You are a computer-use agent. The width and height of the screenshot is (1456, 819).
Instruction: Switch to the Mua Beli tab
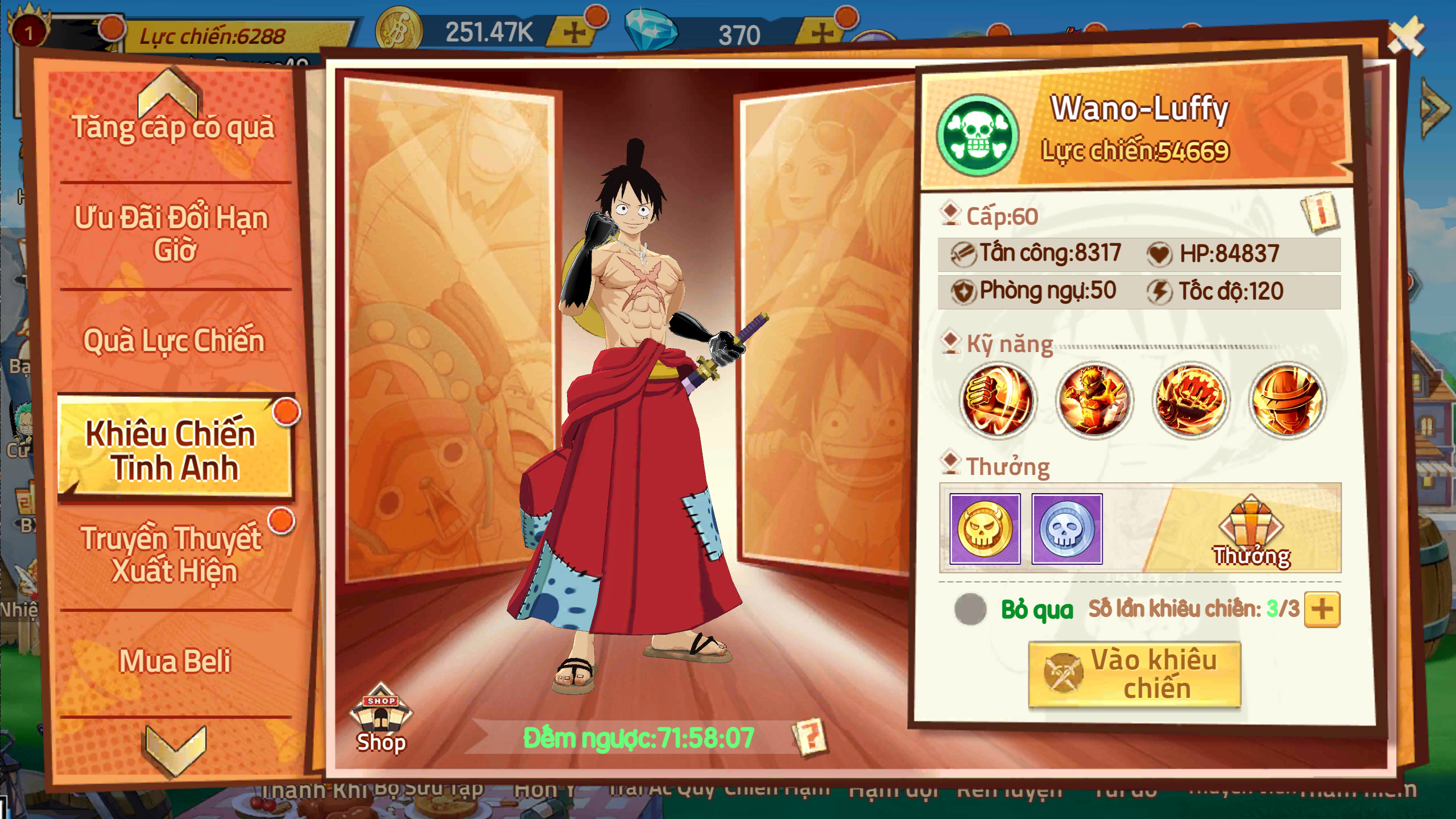[173, 661]
